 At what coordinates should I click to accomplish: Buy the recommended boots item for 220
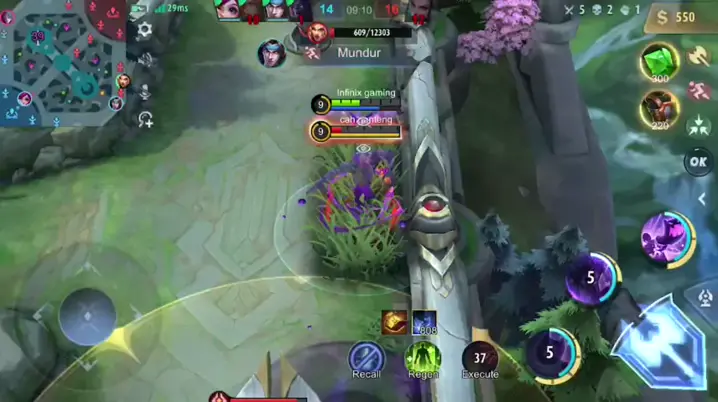point(656,106)
